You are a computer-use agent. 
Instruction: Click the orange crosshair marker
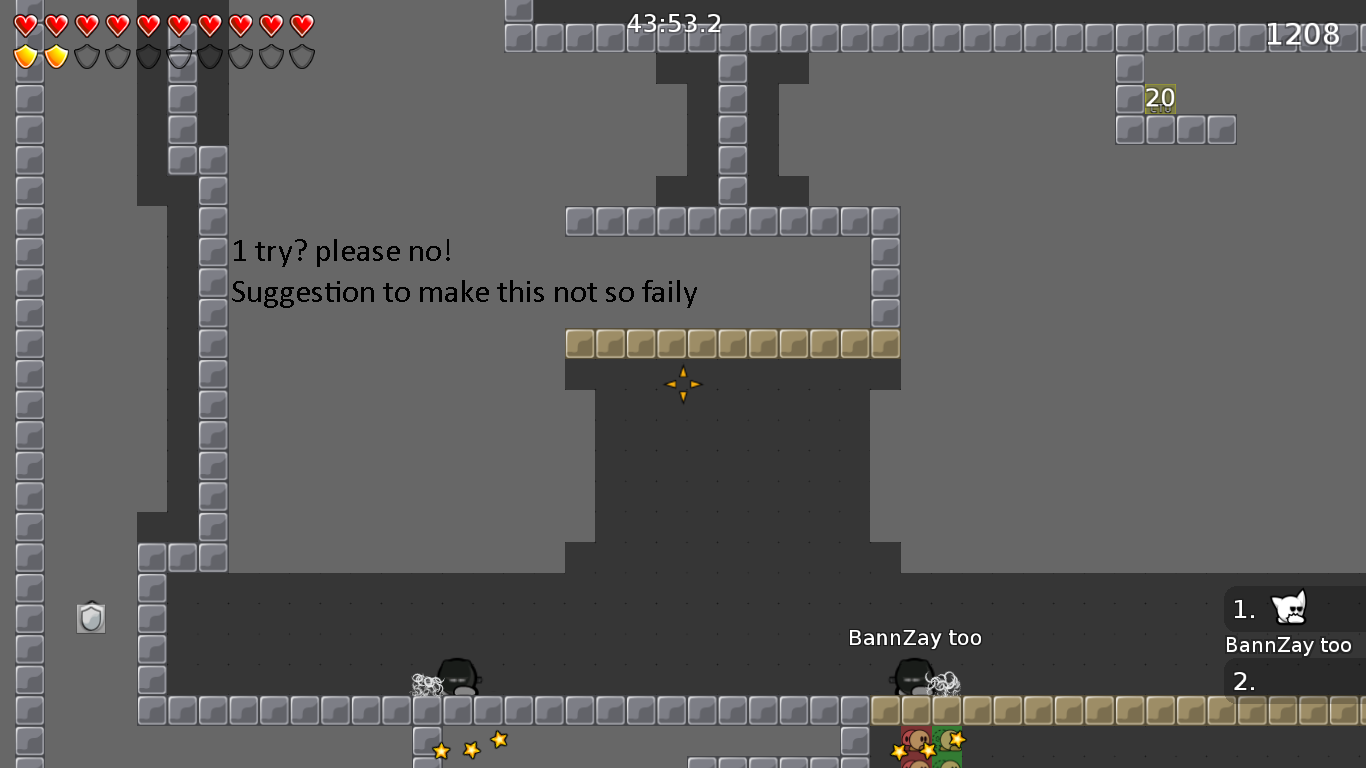(683, 384)
